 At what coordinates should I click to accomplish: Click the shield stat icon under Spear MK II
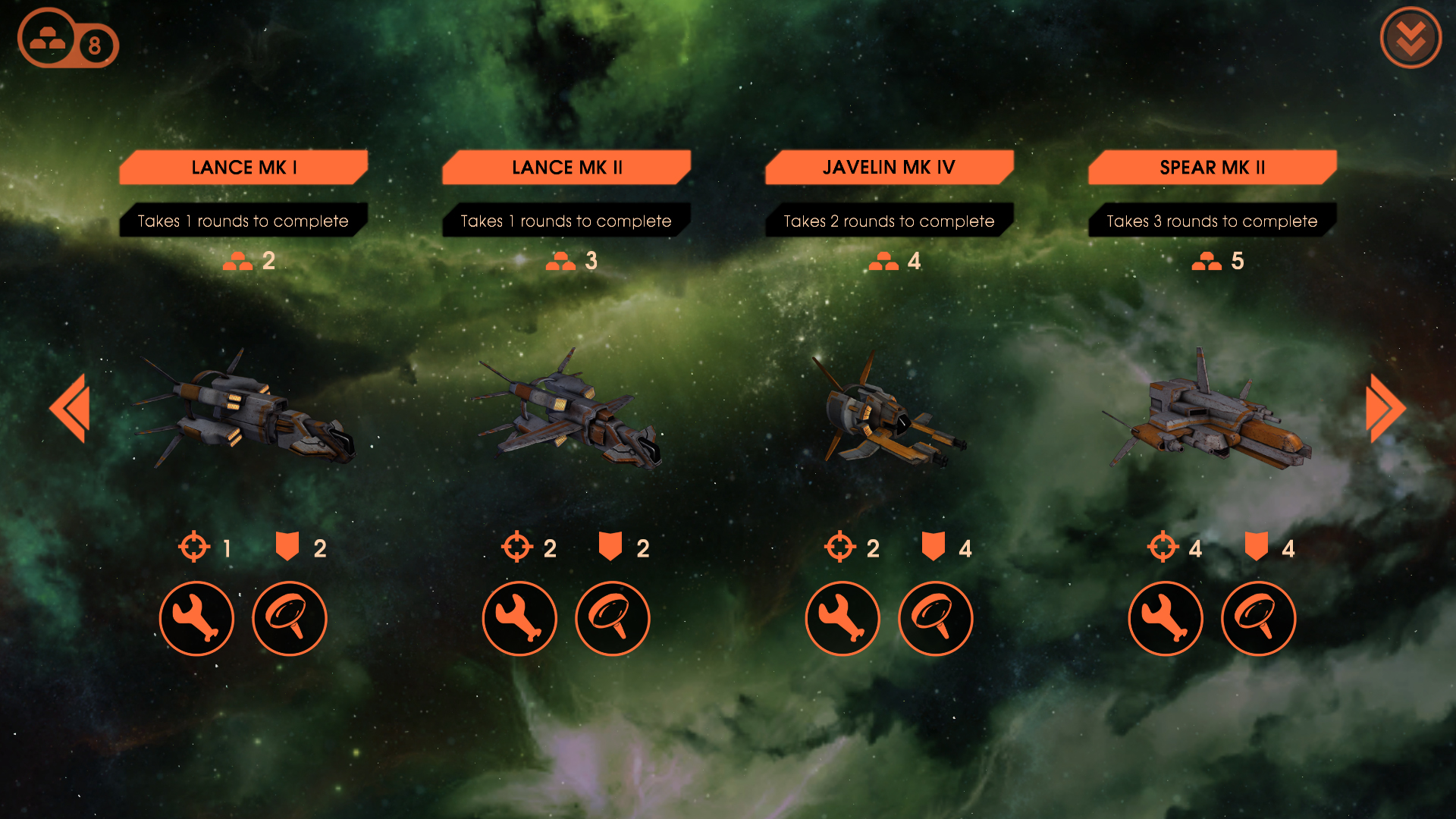(x=1255, y=546)
